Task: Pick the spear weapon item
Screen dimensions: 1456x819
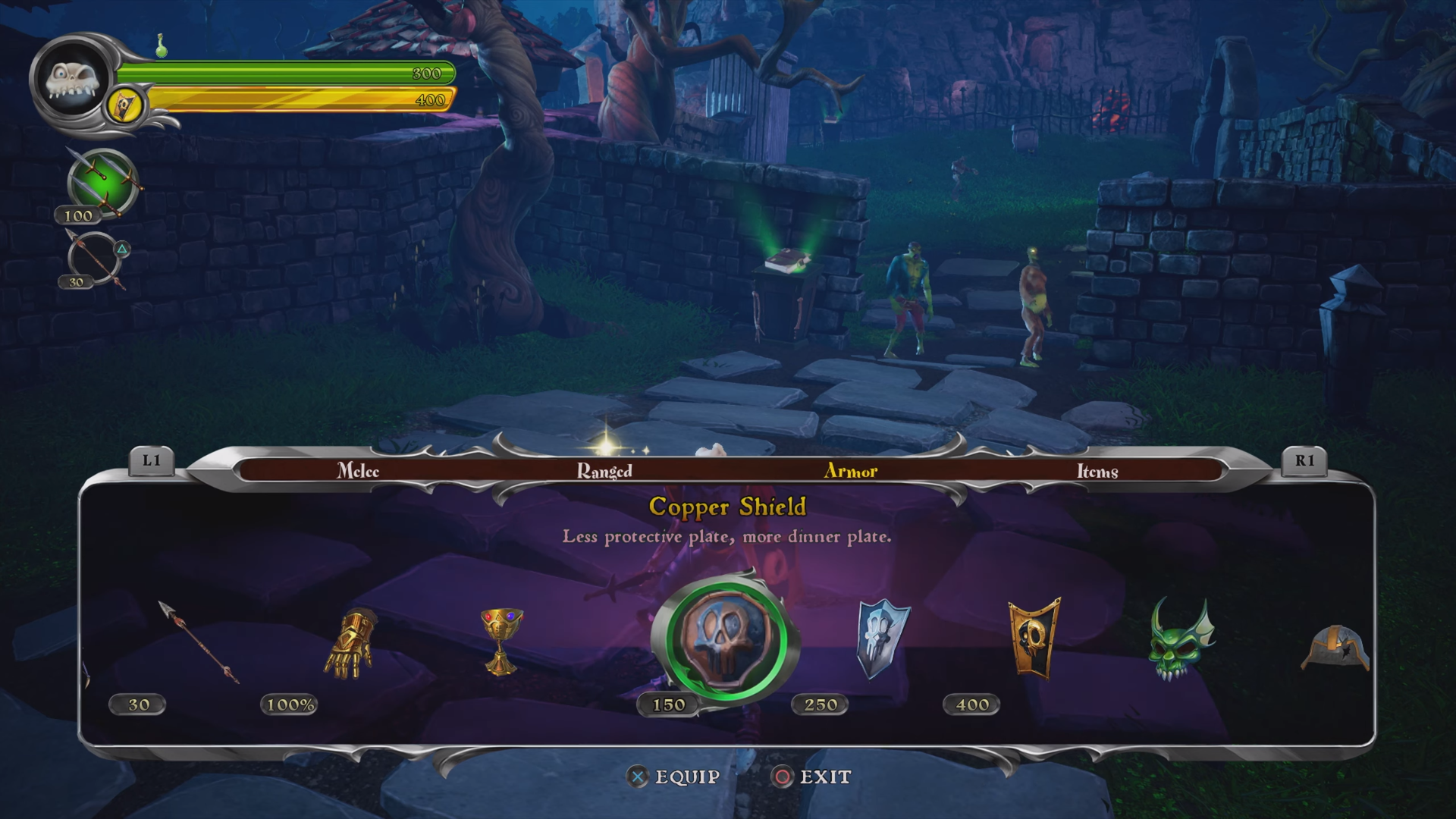Action: (198, 642)
